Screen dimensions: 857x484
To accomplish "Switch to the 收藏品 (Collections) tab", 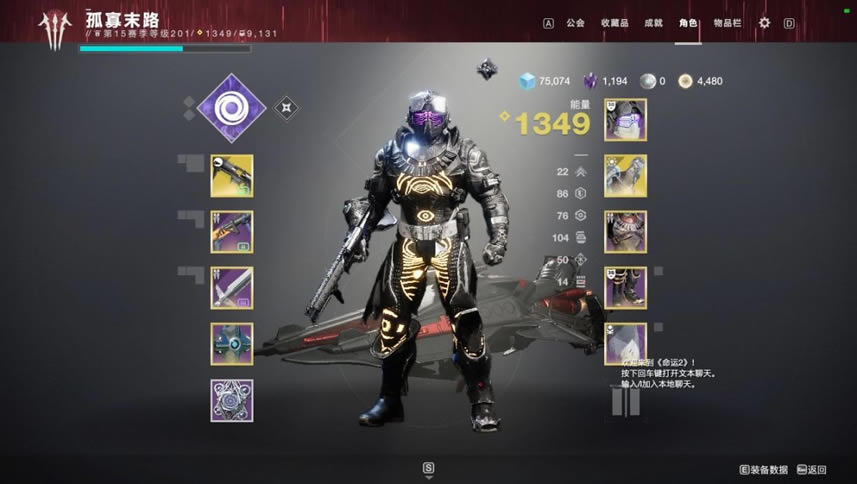I will click(x=615, y=23).
